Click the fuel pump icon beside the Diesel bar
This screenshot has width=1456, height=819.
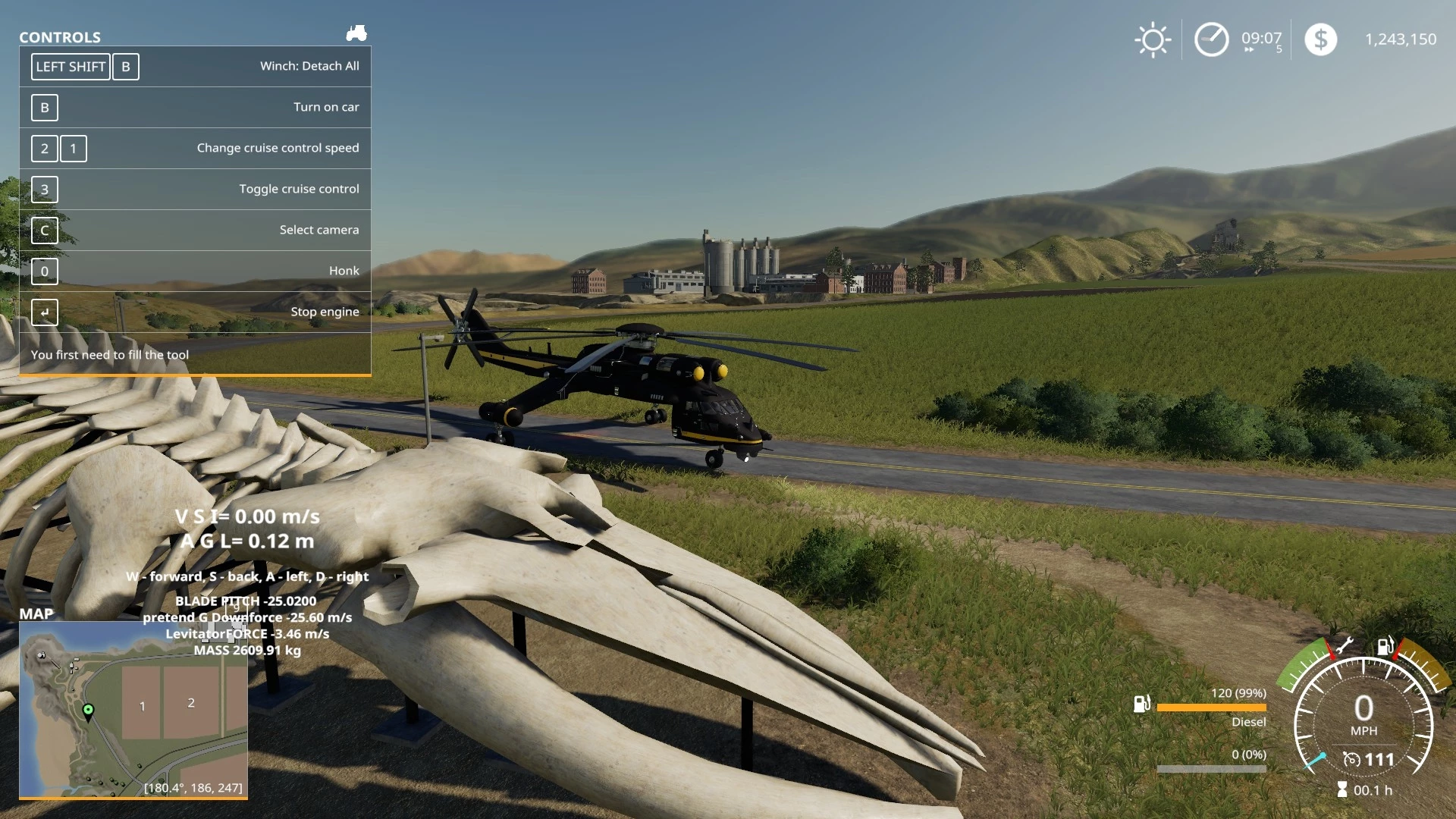tap(1141, 704)
